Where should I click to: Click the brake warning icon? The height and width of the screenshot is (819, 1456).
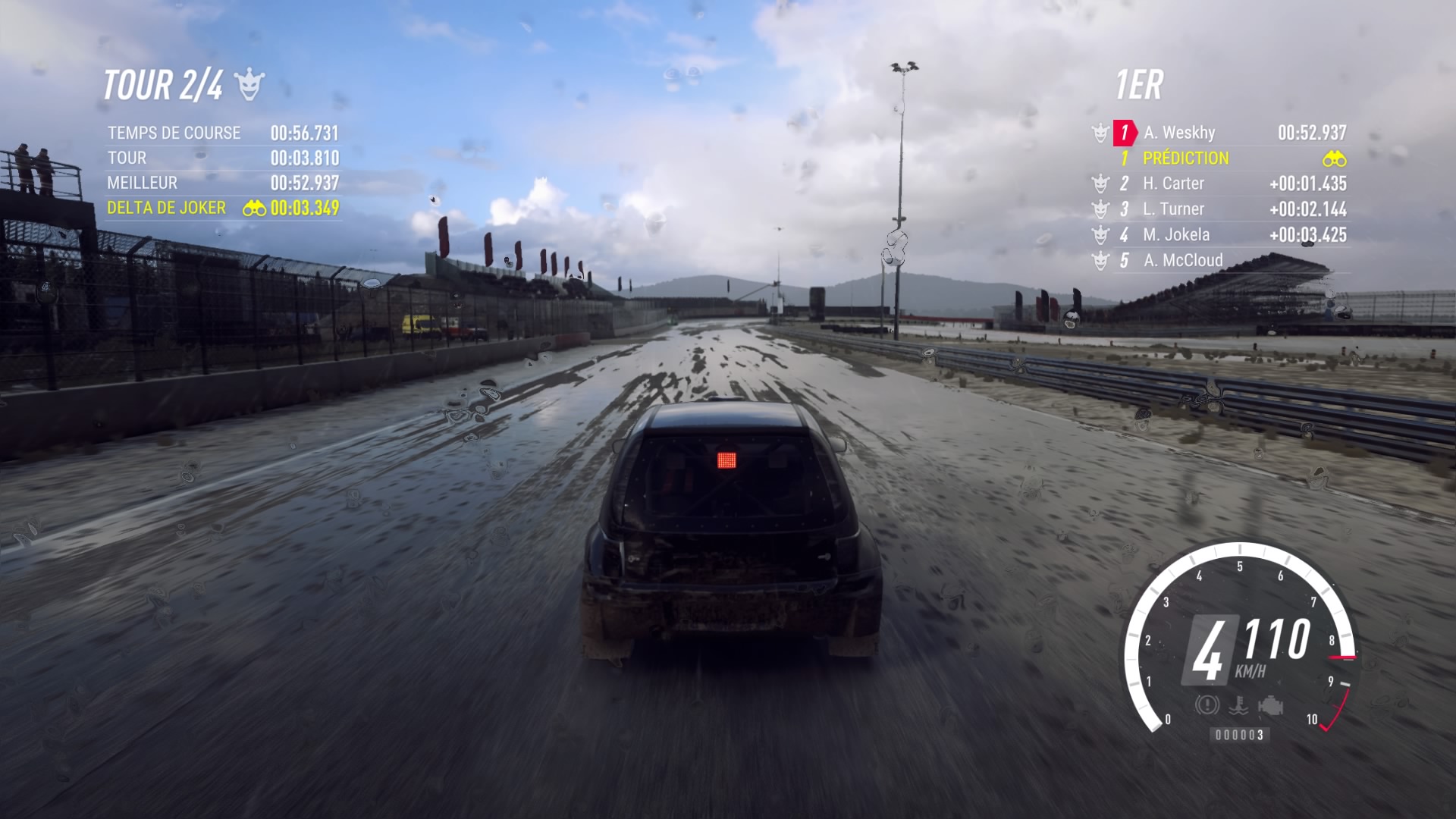[x=1207, y=705]
